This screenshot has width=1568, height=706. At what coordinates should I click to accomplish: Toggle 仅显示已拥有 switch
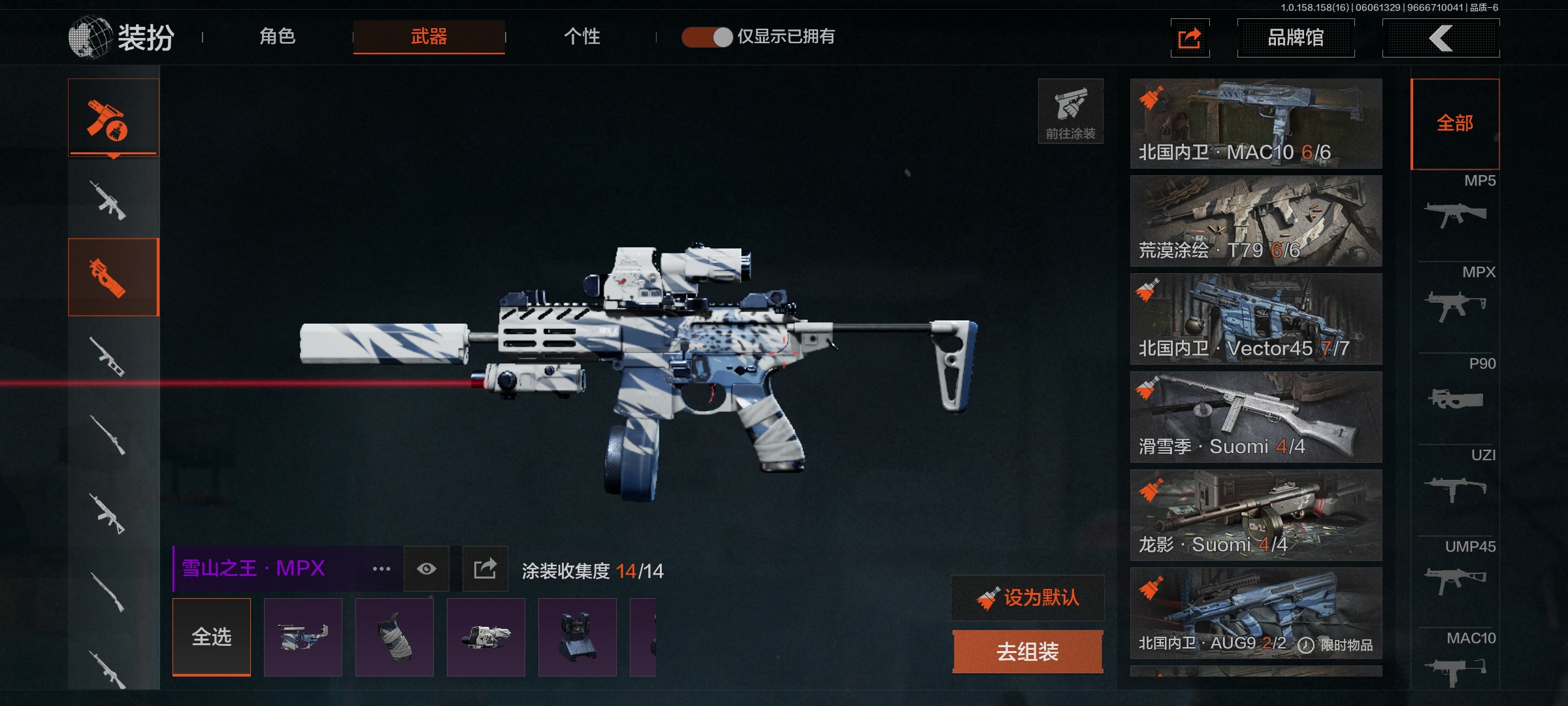point(707,37)
